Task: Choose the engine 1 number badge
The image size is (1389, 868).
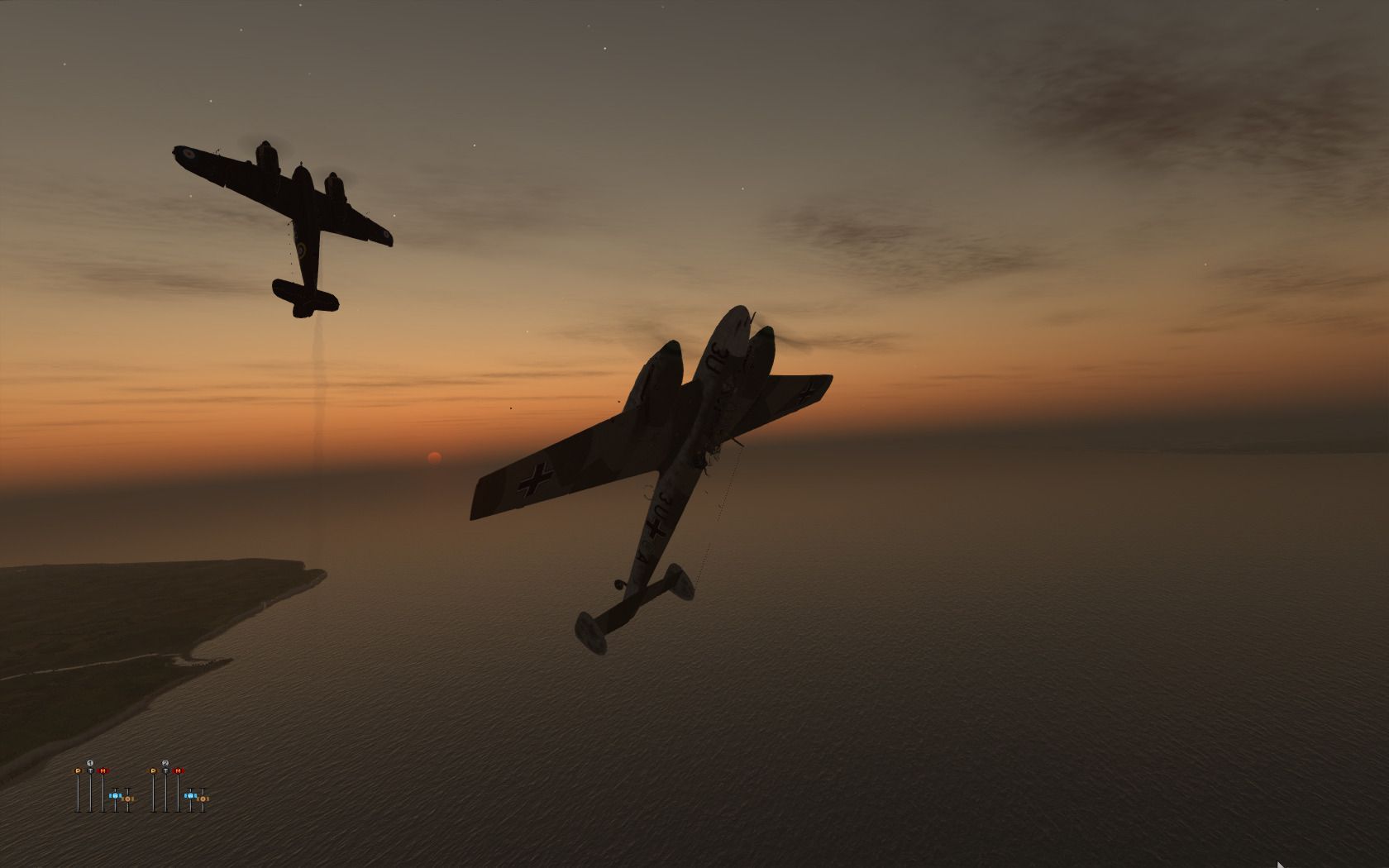Action: pos(90,762)
